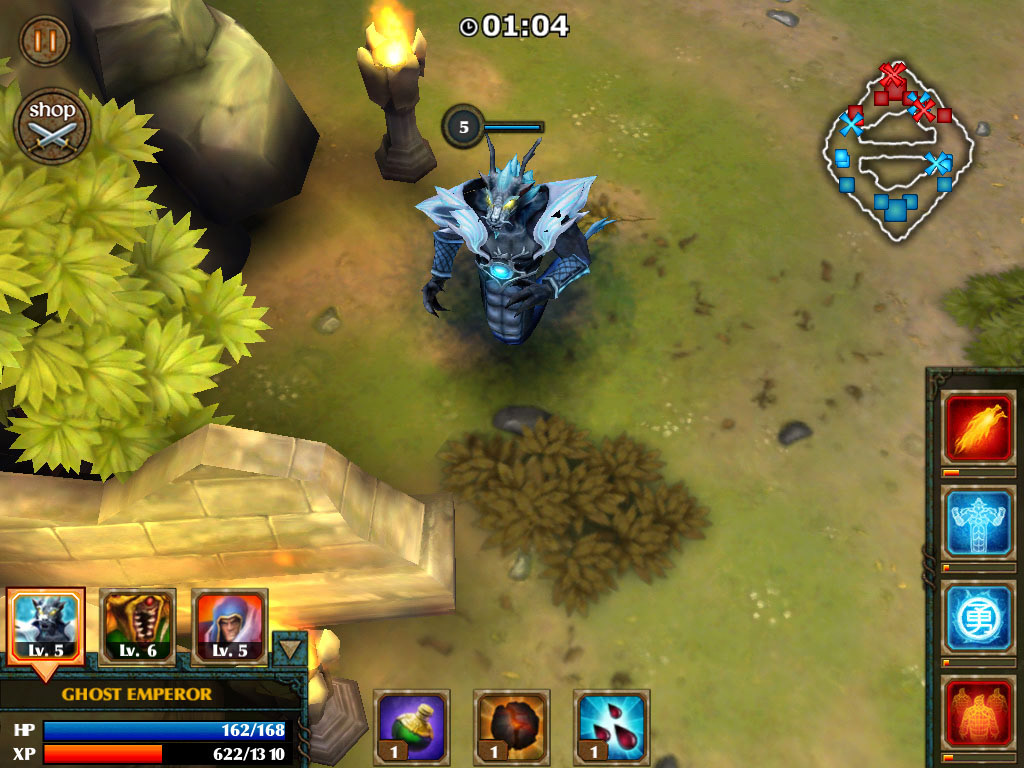Collapse the hero panel with the down arrow
This screenshot has height=768, width=1024.
pos(290,648)
